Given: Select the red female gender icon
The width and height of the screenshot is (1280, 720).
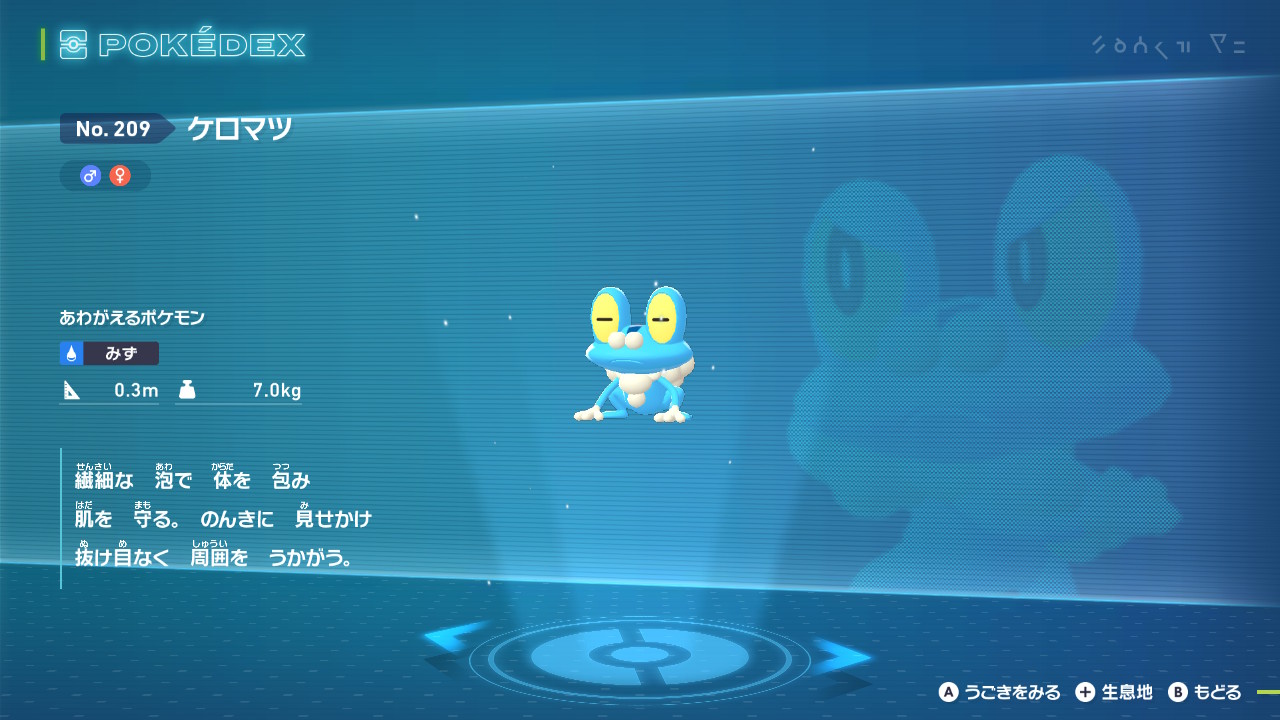Looking at the screenshot, I should (x=120, y=176).
